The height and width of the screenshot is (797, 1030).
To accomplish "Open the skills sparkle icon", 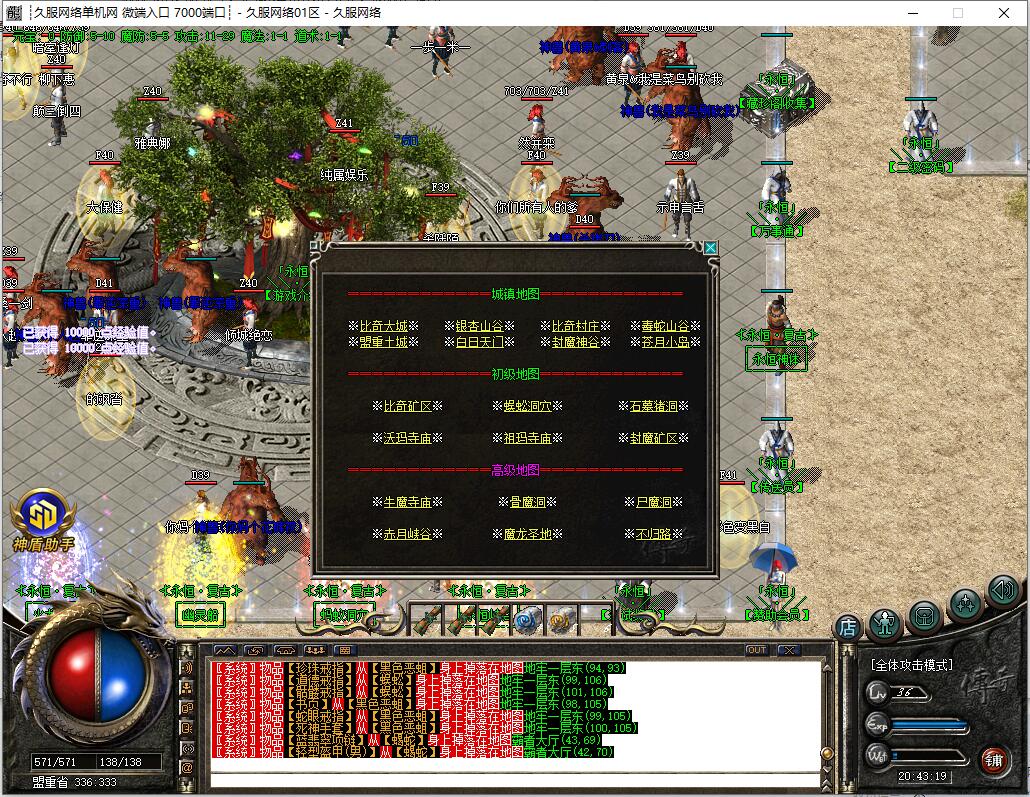I will (x=965, y=603).
